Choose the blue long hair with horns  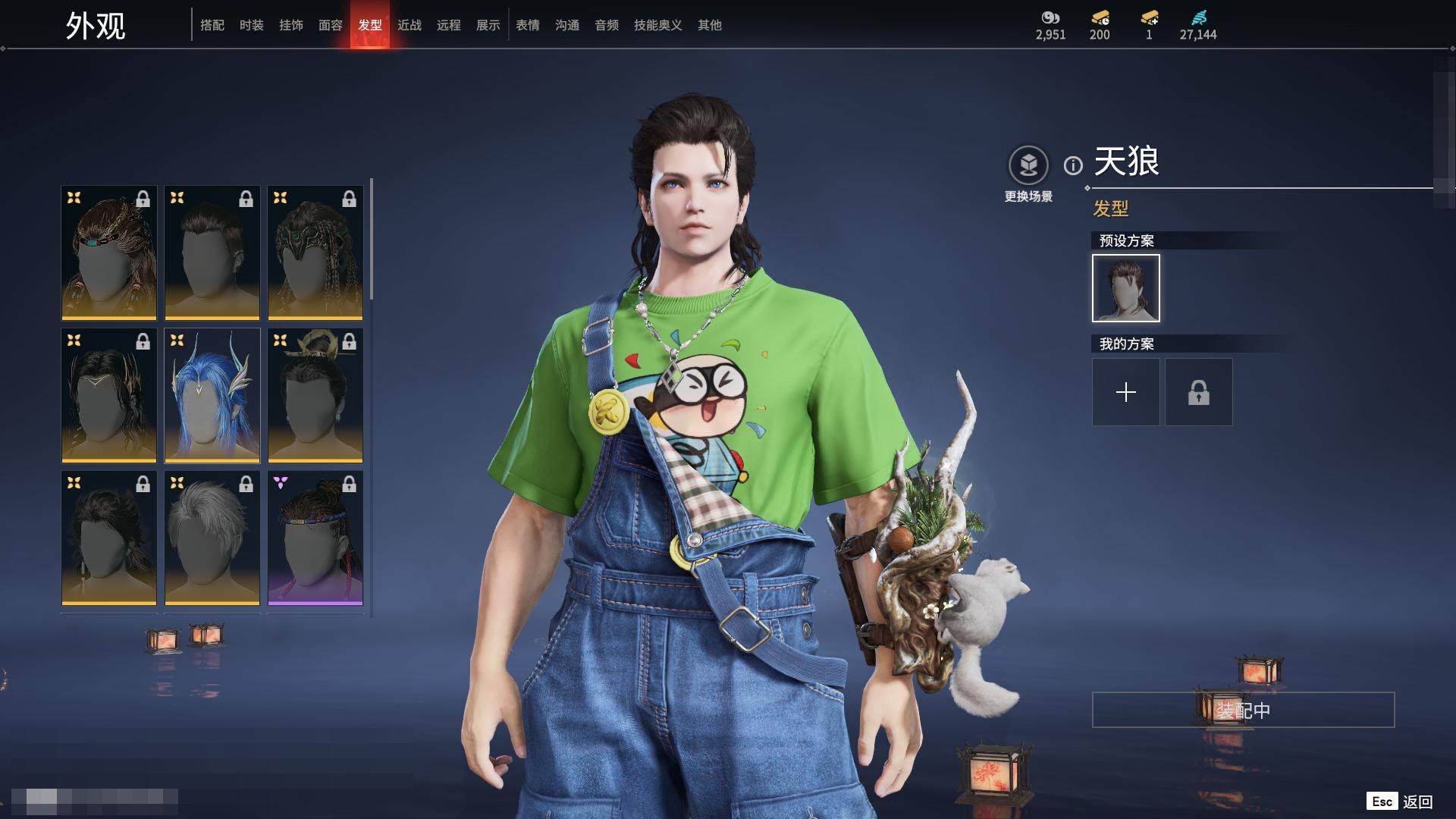212,395
